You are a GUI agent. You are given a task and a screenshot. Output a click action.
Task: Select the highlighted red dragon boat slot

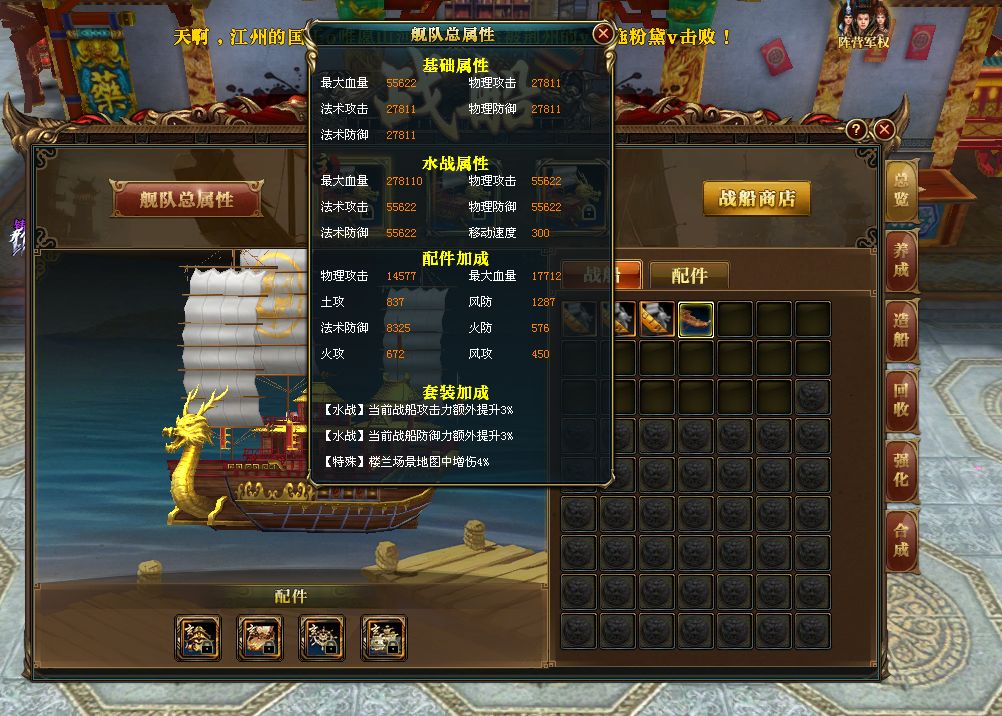(696, 319)
